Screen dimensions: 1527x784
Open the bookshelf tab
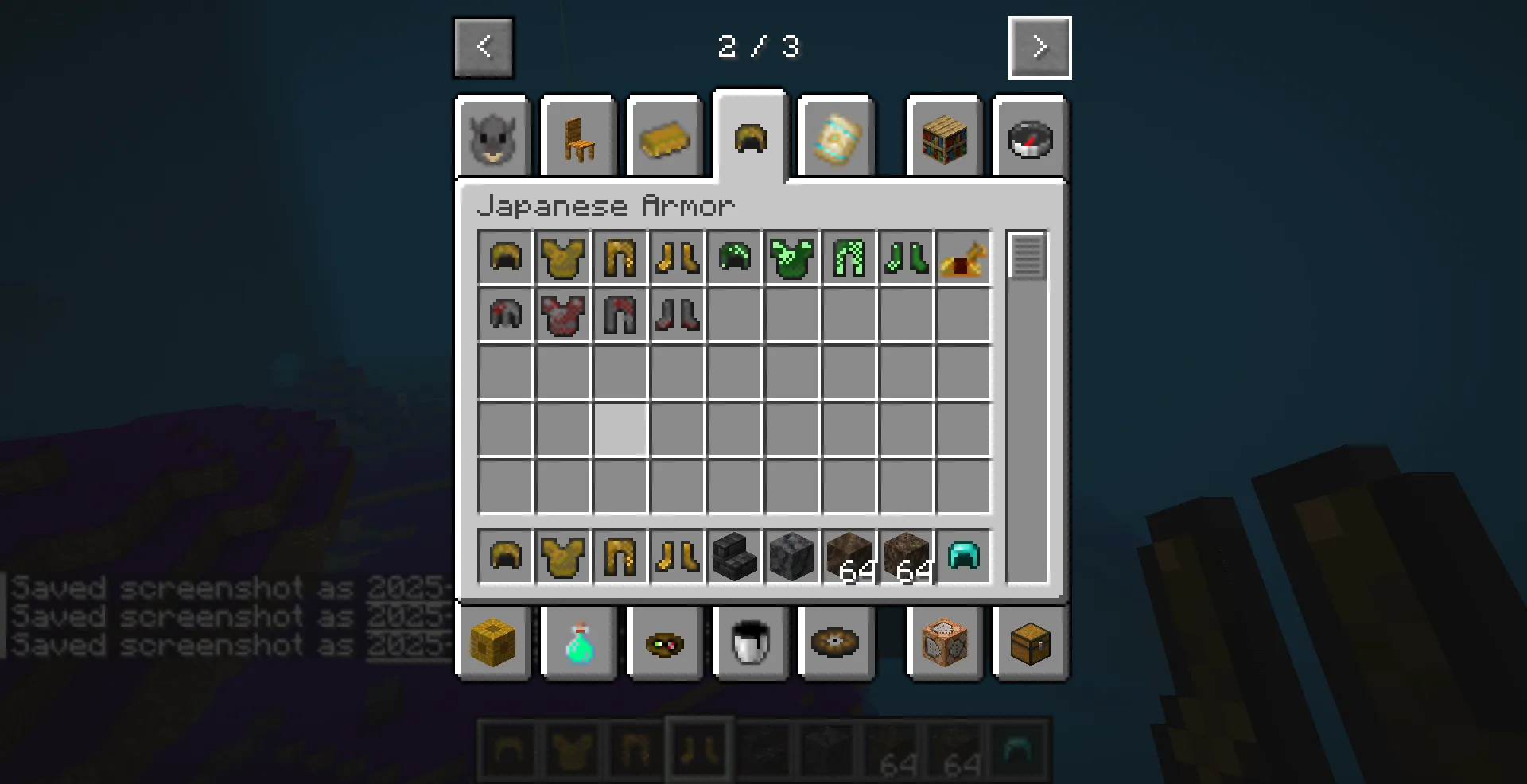[944, 137]
